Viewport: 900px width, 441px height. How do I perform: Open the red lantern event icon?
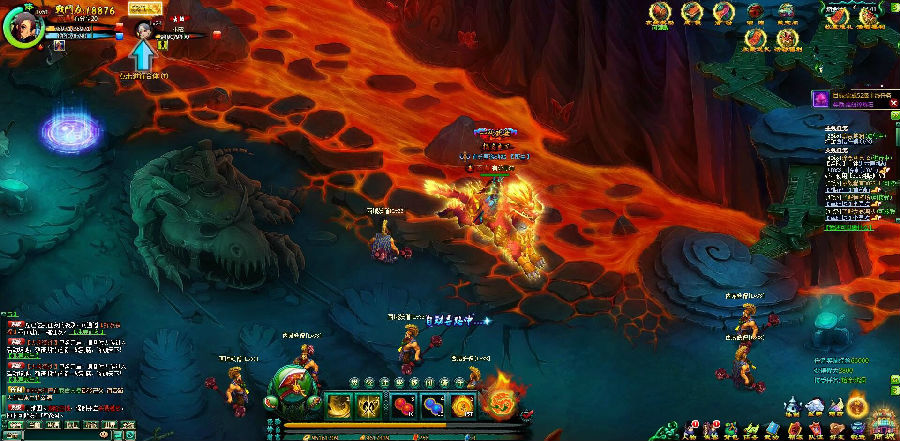(754, 12)
